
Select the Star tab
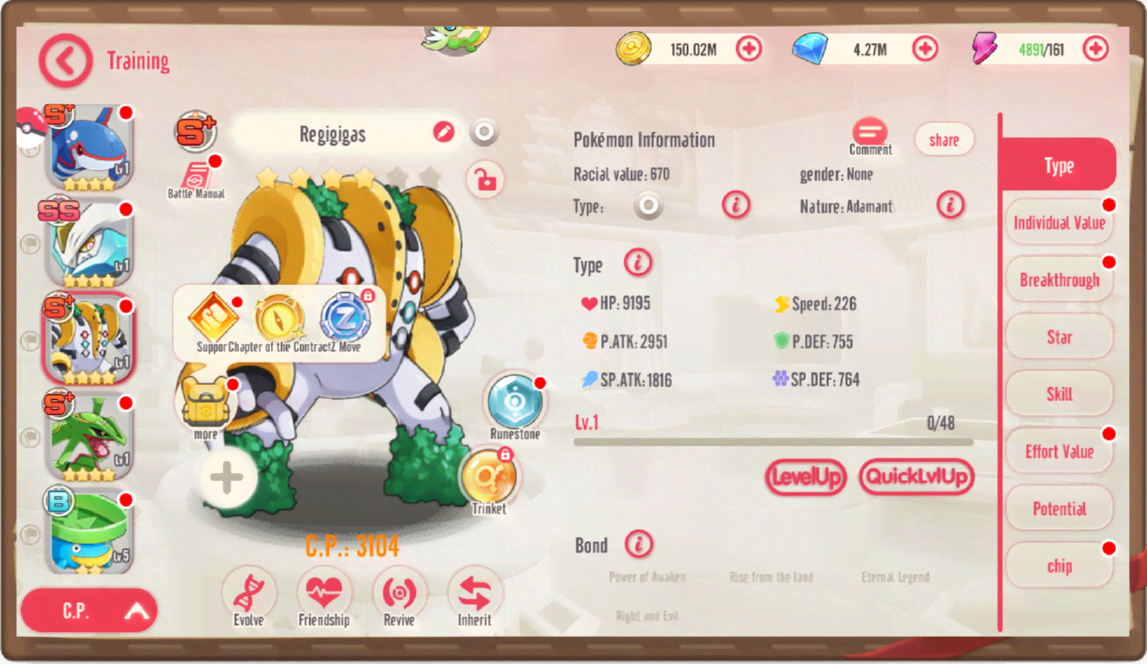(1059, 337)
